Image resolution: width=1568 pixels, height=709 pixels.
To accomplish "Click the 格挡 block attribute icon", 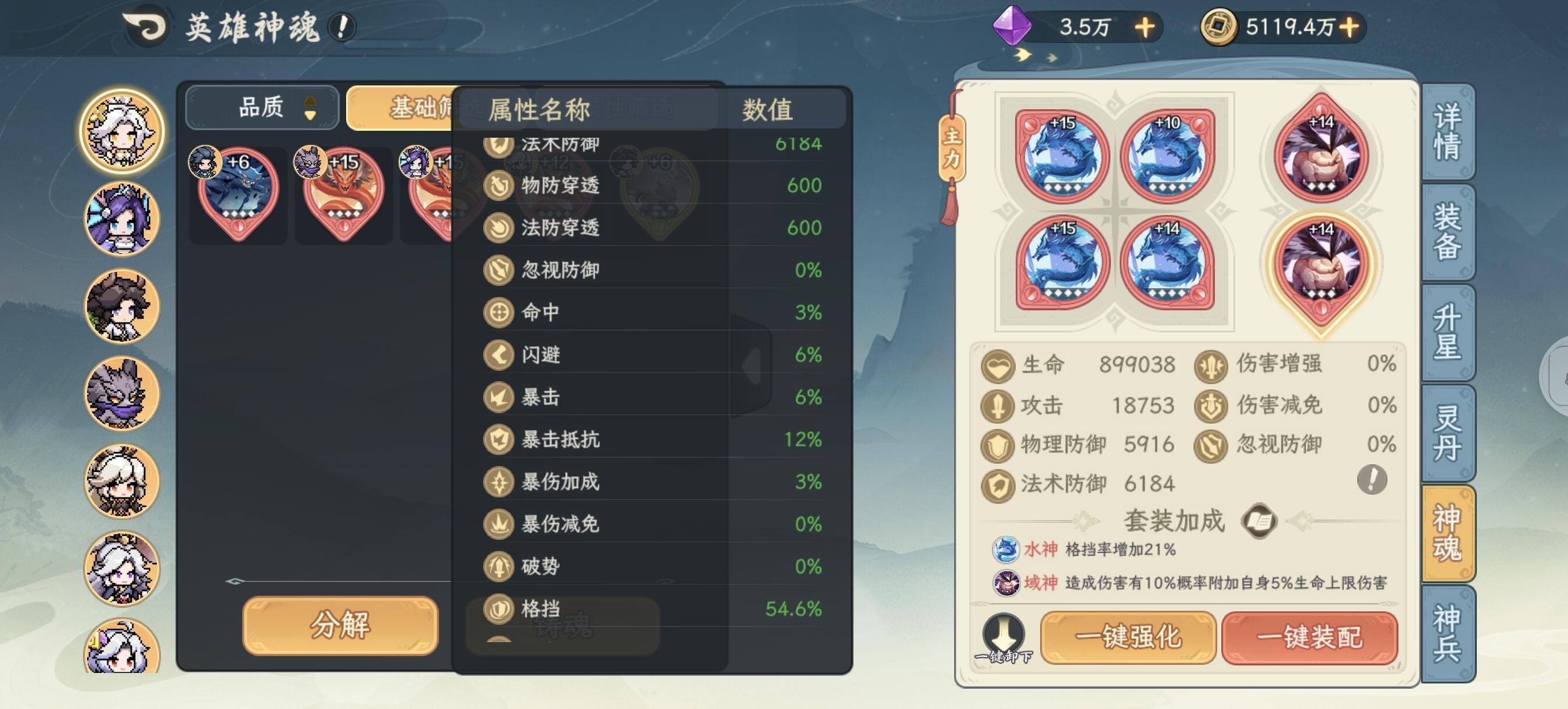I will 499,608.
